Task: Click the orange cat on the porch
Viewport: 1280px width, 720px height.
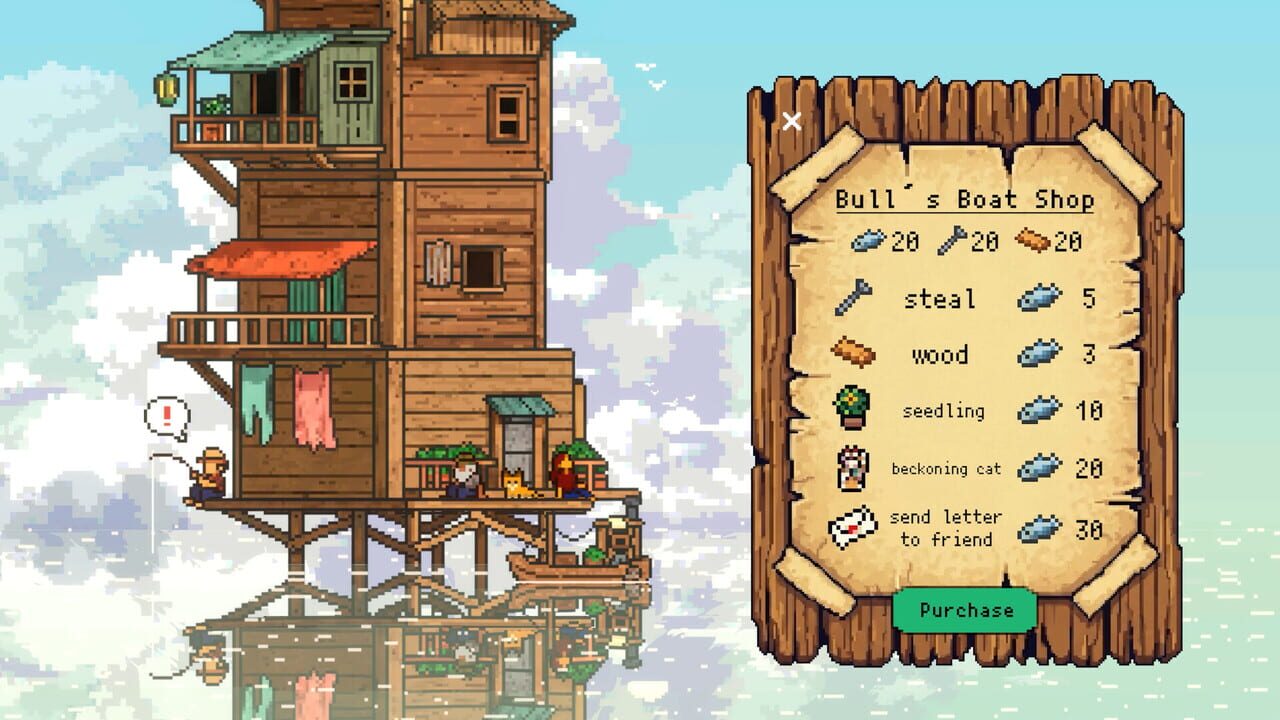Action: (514, 483)
